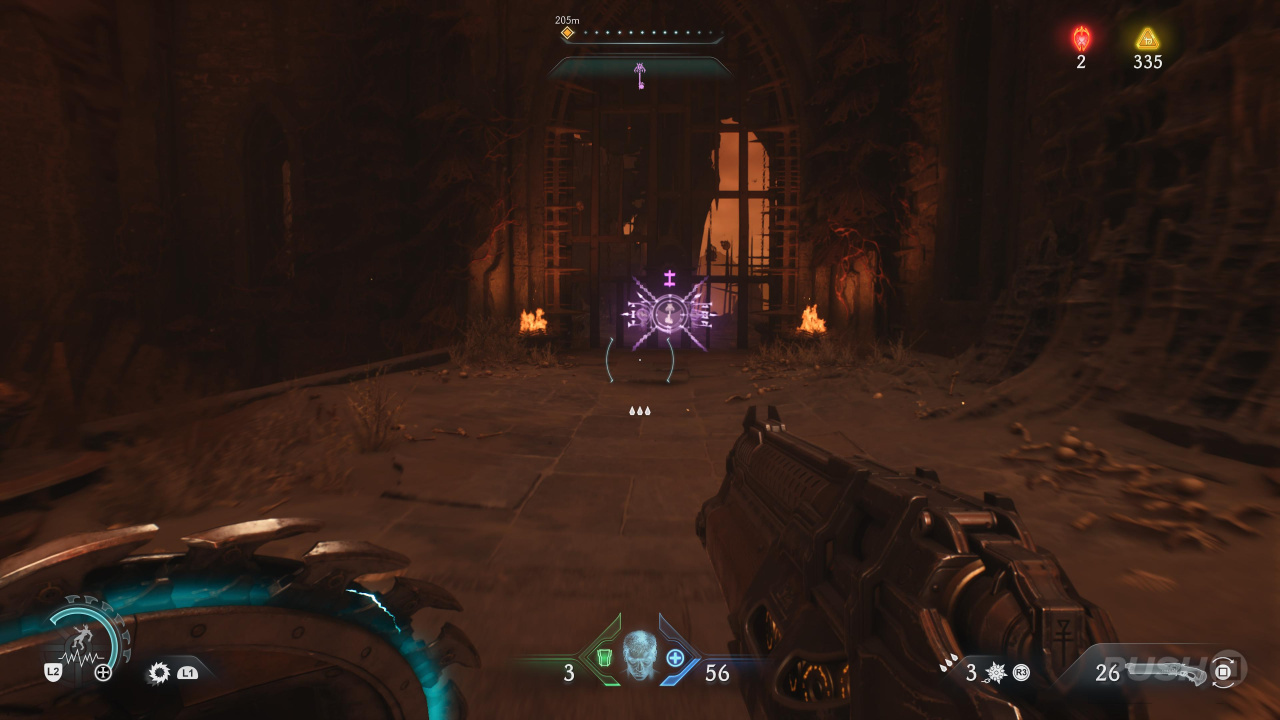The image size is (1280, 720).
Task: Activate the spiked flail melee icon
Action: tap(995, 672)
